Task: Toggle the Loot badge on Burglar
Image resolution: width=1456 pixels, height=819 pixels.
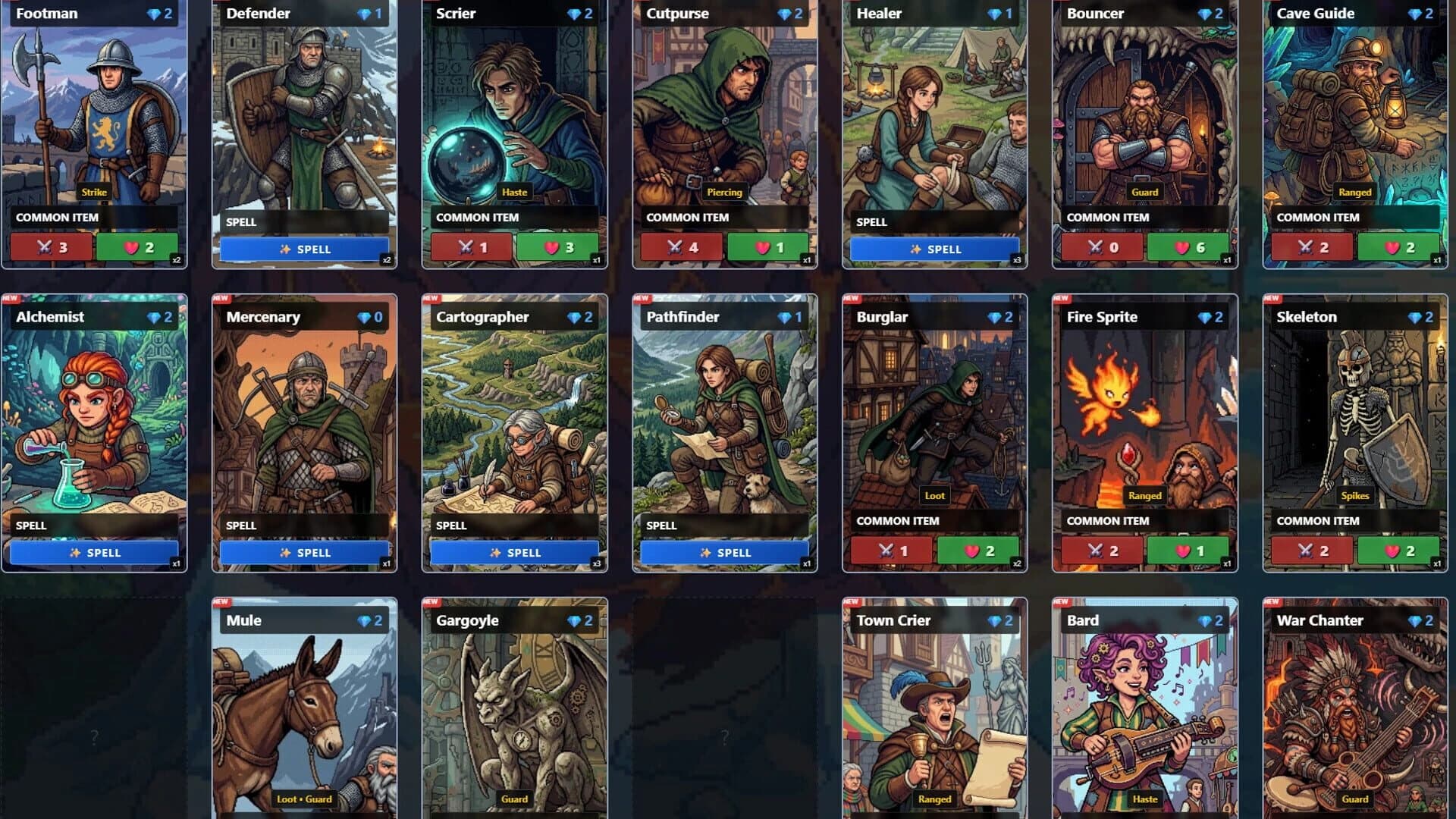Action: click(x=935, y=495)
